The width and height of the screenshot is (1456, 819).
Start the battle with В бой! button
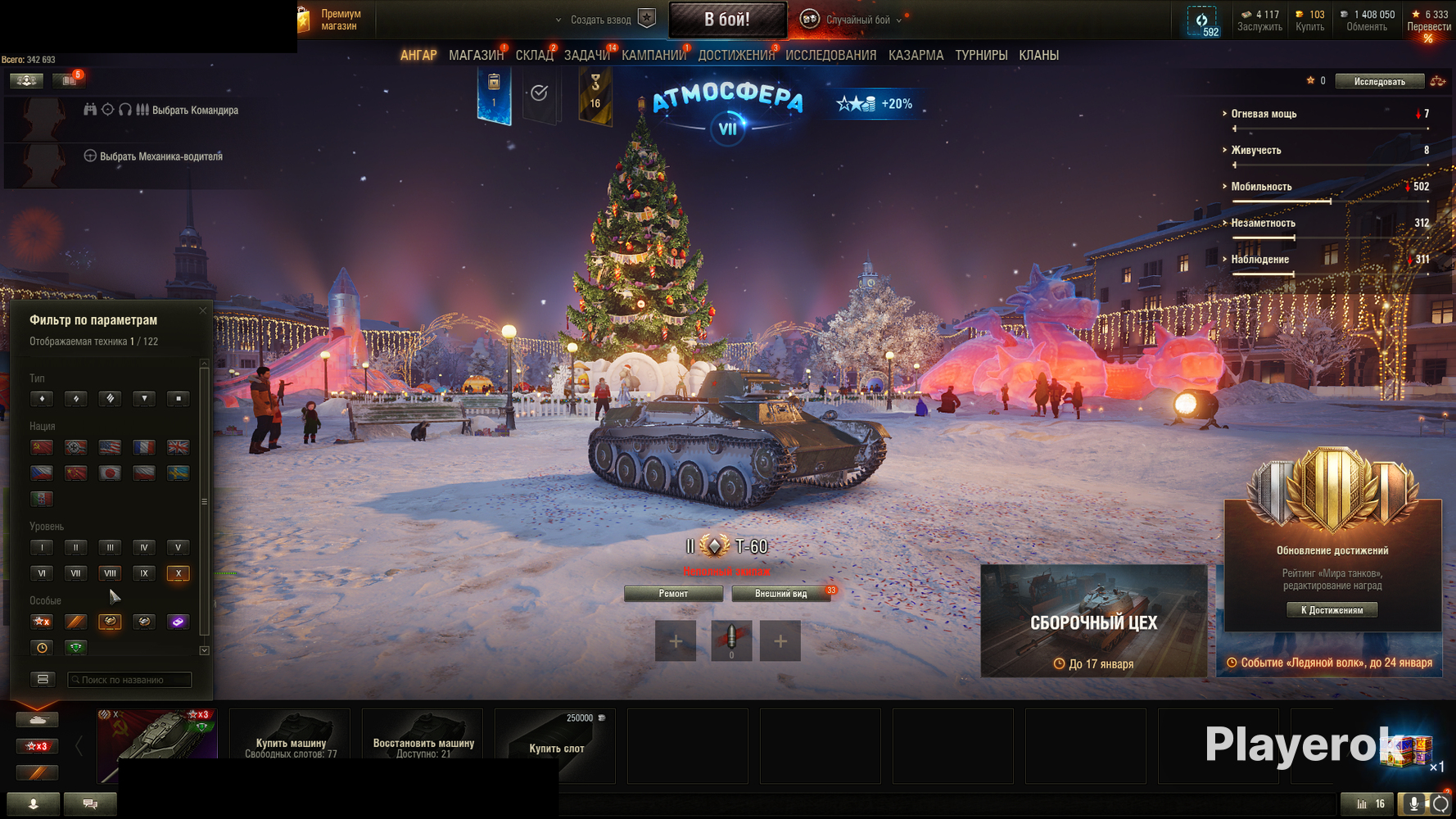point(727,20)
